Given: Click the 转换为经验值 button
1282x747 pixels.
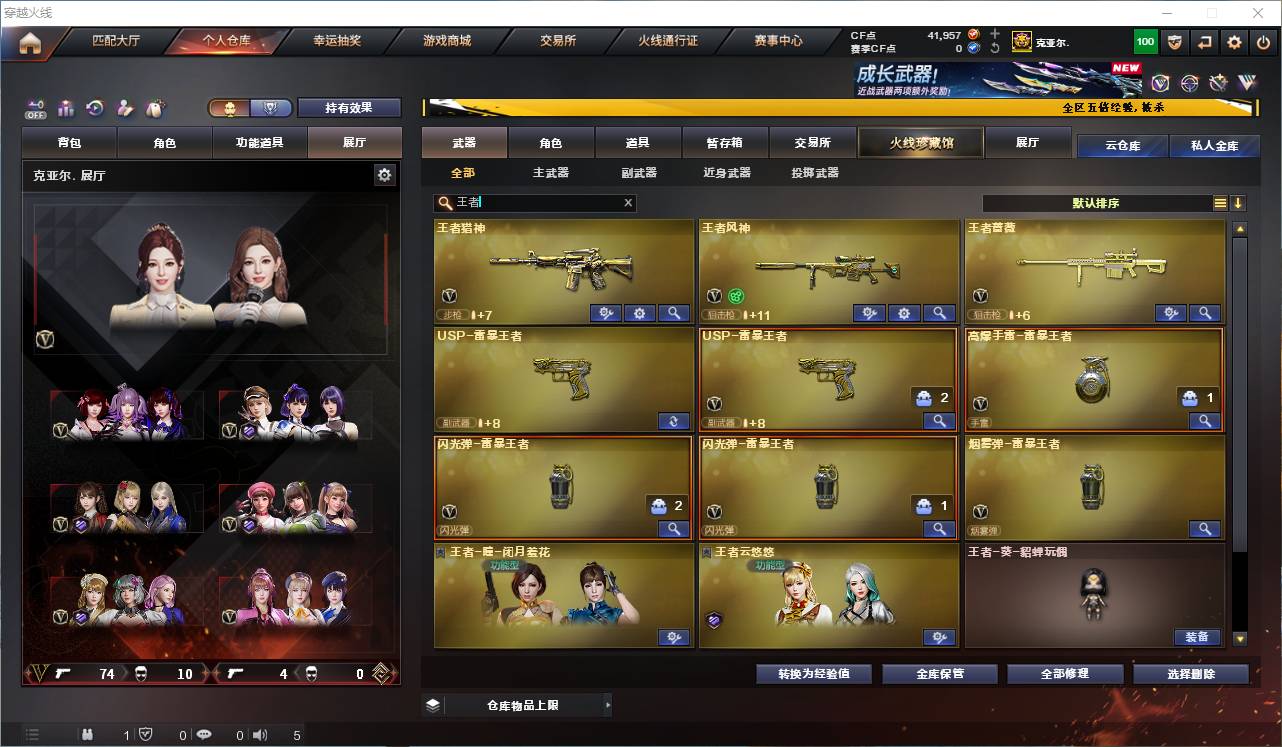Looking at the screenshot, I should [813, 674].
